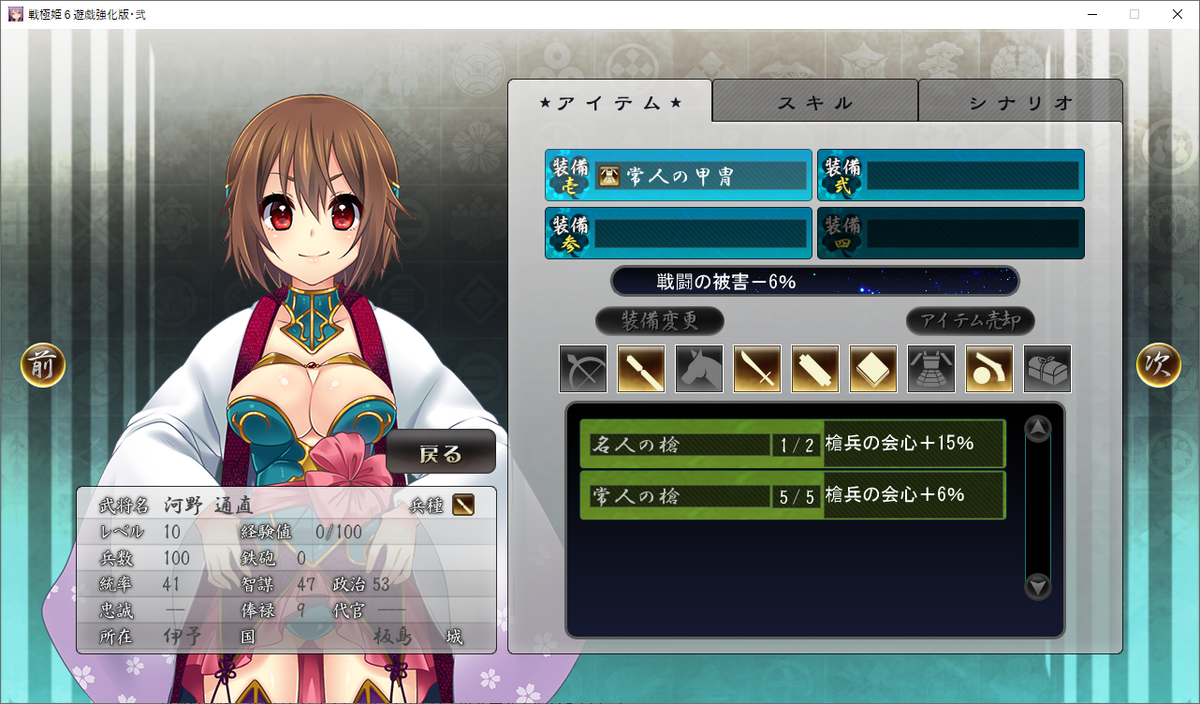Go back with the 戻る button
The image size is (1200, 704).
click(441, 452)
